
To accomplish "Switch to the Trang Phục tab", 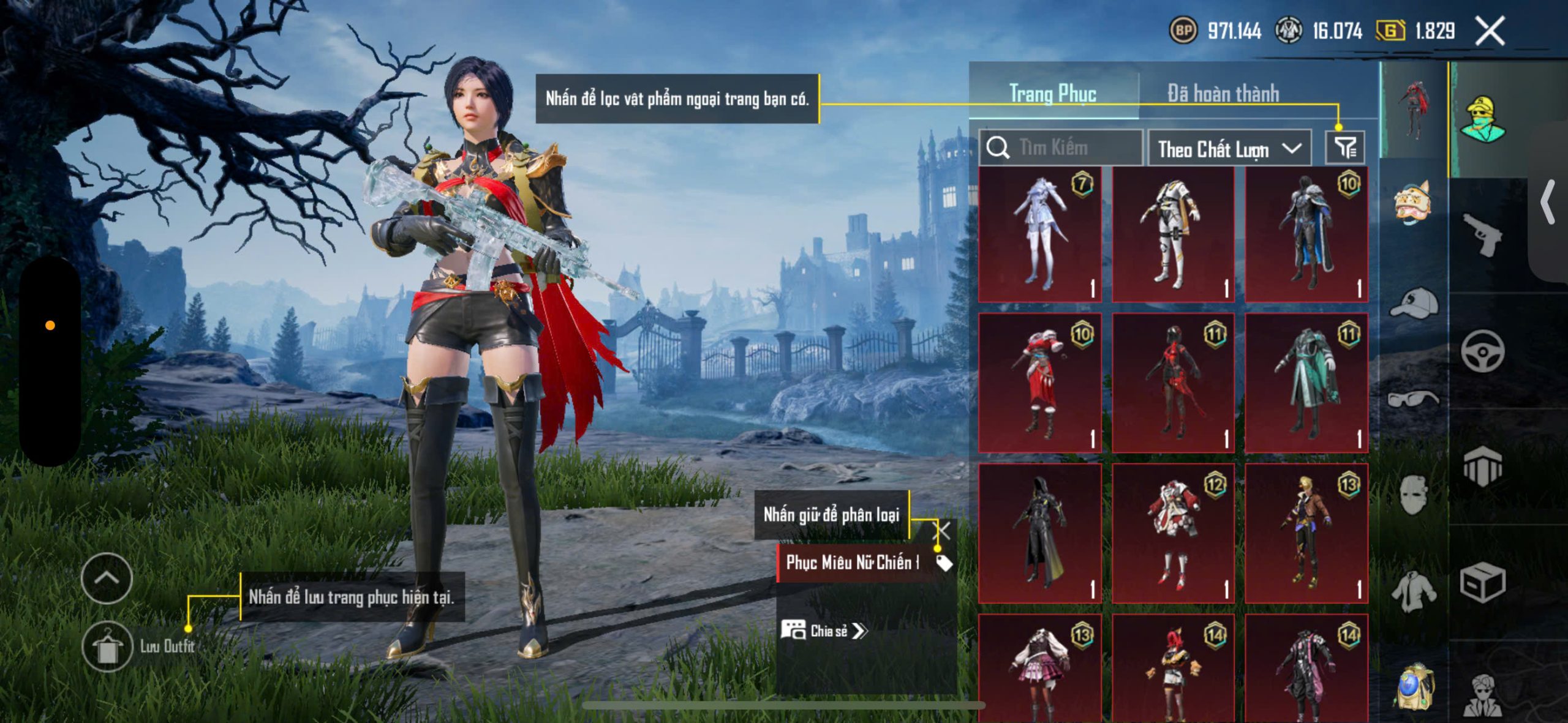I will (x=1053, y=94).
